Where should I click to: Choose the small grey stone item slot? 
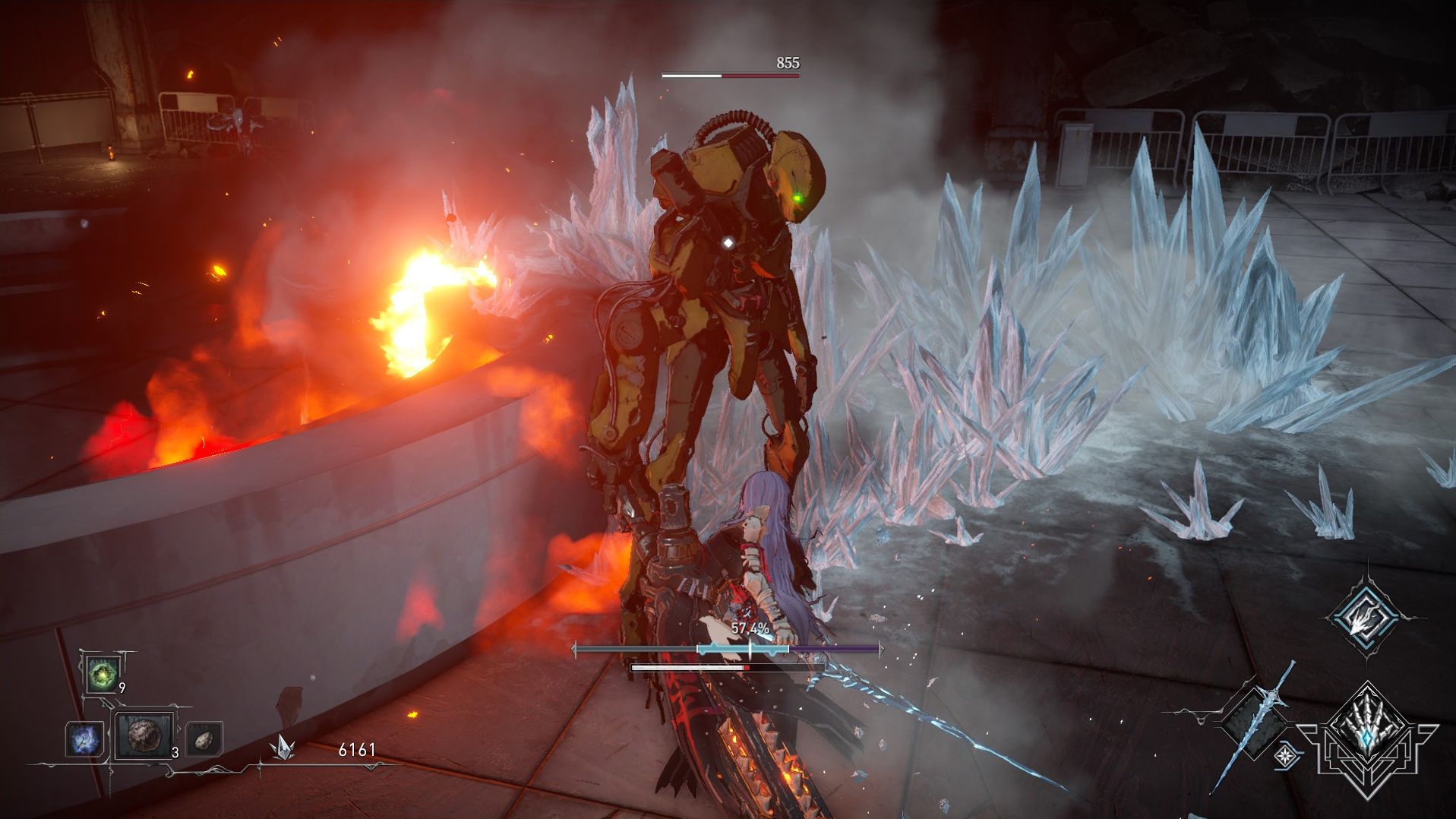pos(204,739)
